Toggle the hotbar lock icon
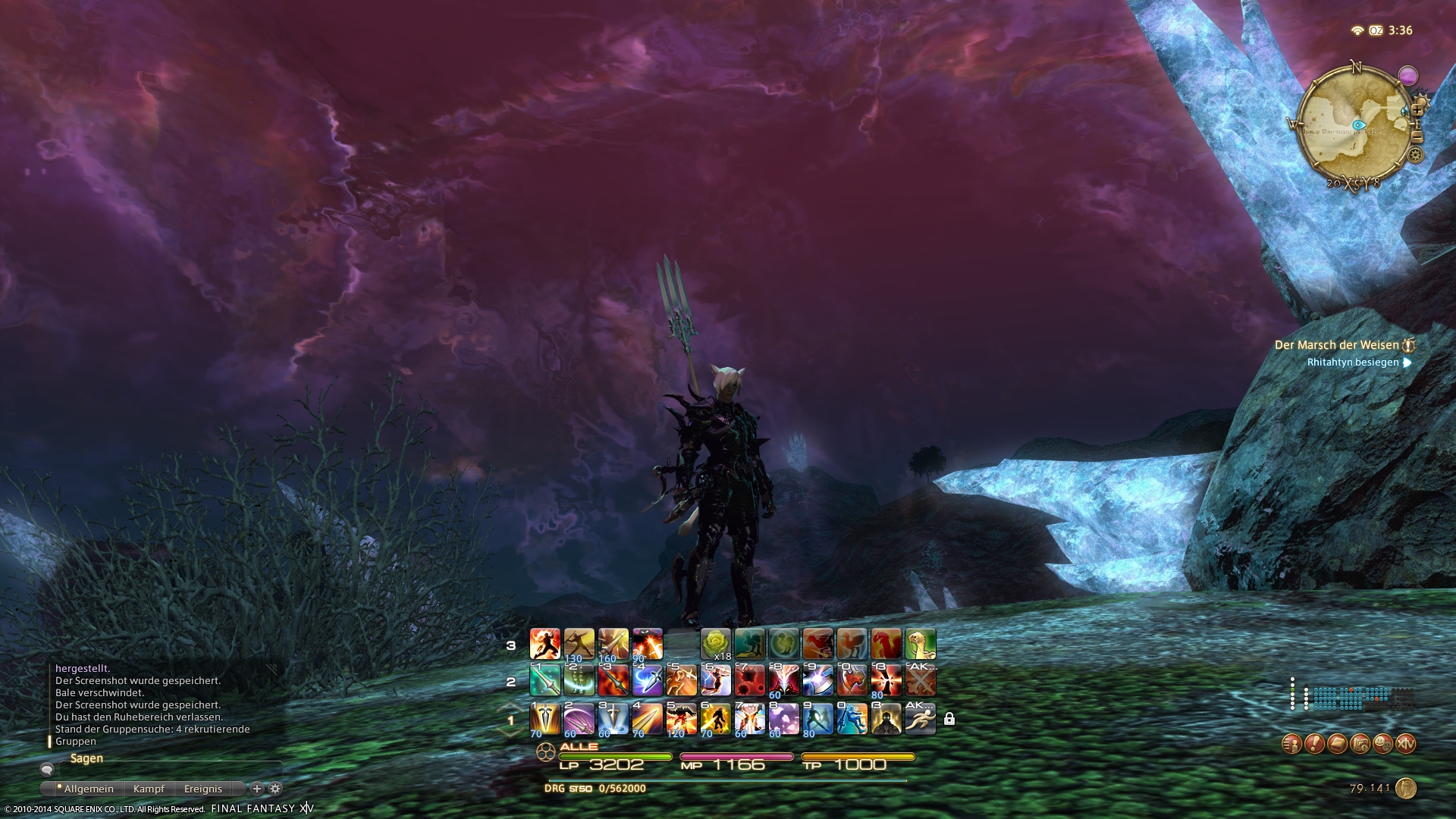1456x819 pixels. tap(949, 719)
